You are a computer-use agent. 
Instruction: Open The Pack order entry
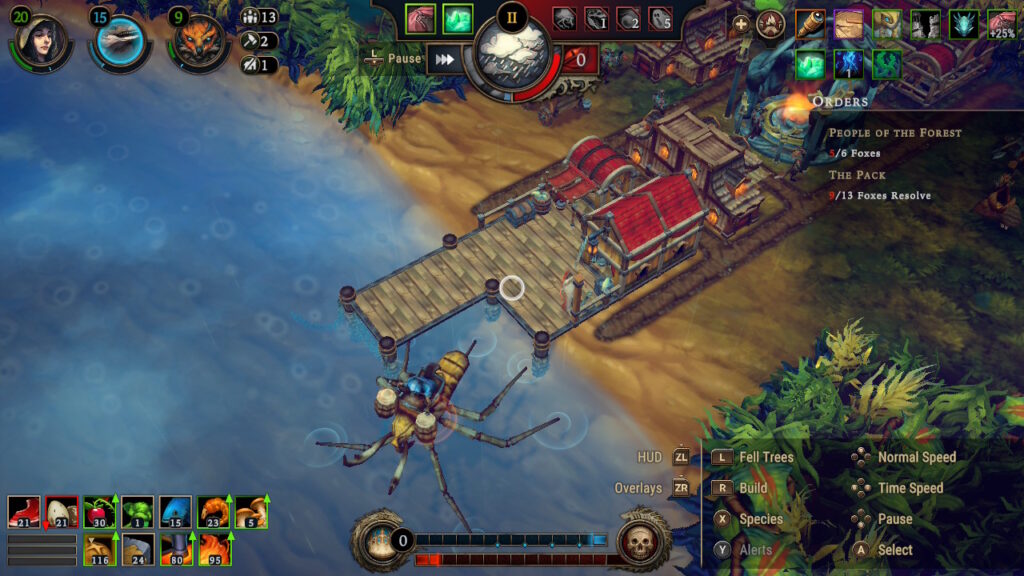[857, 174]
